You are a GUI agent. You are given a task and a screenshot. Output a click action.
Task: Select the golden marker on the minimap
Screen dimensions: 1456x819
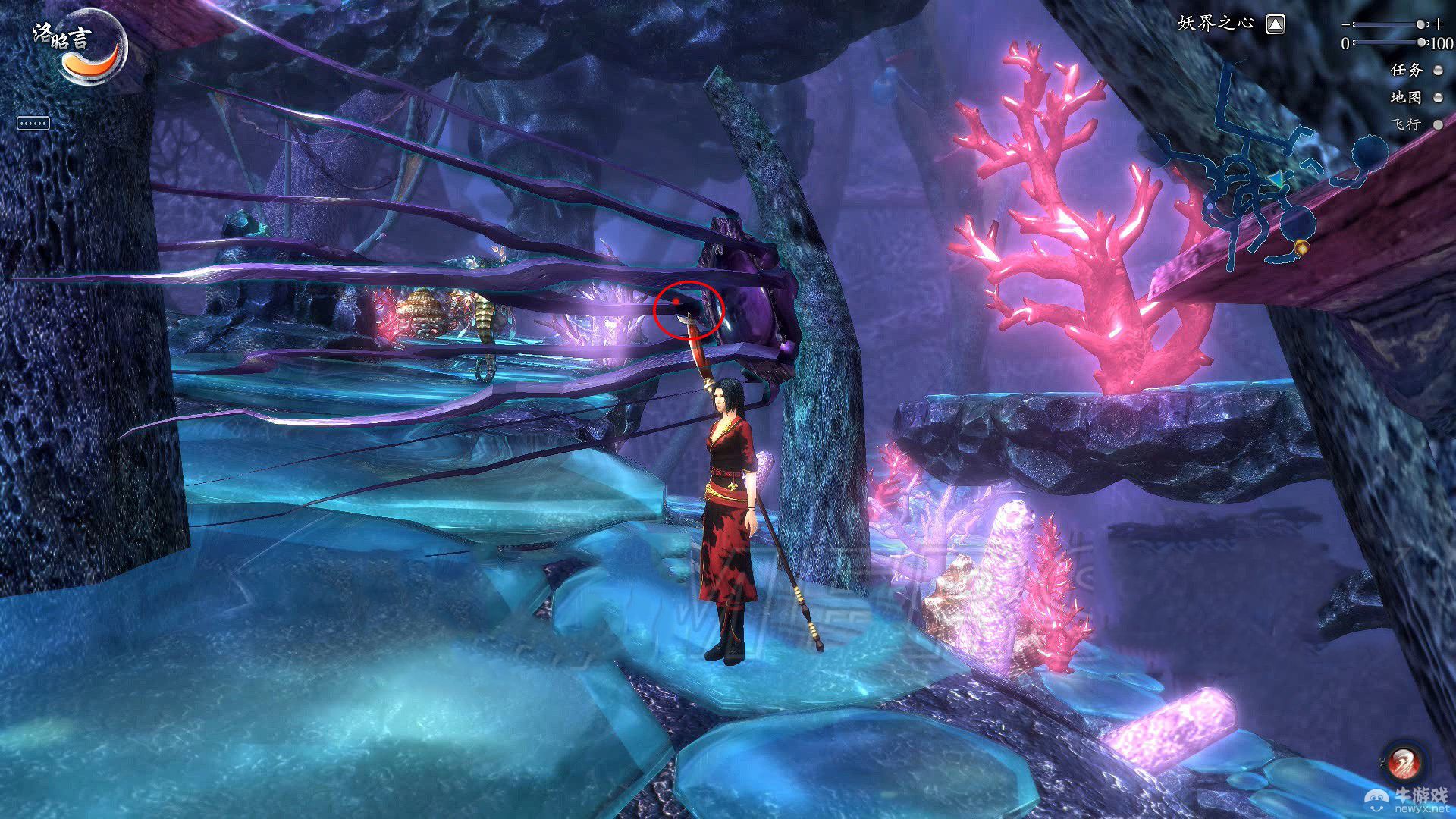click(x=1302, y=247)
